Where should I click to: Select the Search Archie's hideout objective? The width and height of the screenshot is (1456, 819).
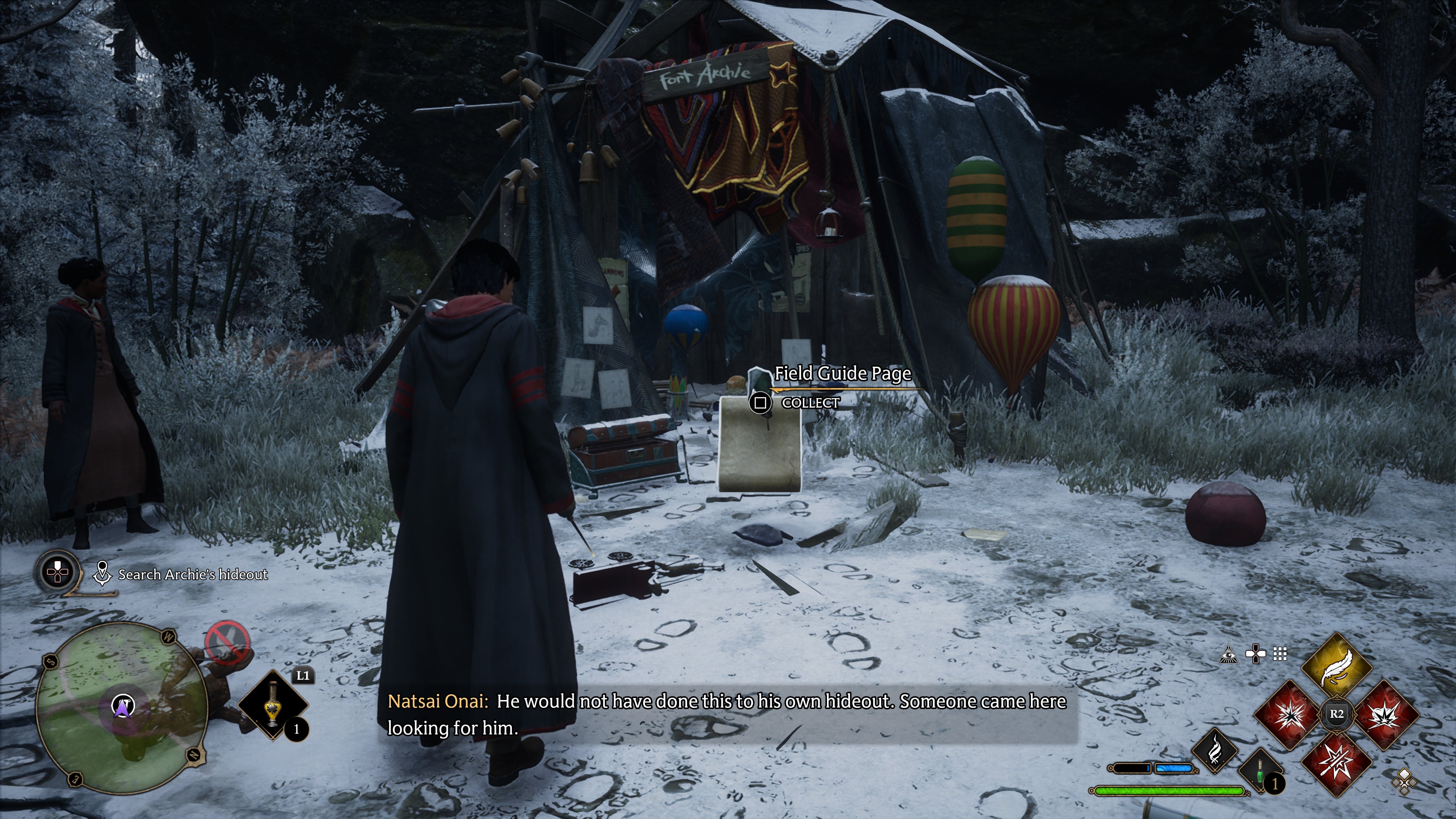pos(192,574)
